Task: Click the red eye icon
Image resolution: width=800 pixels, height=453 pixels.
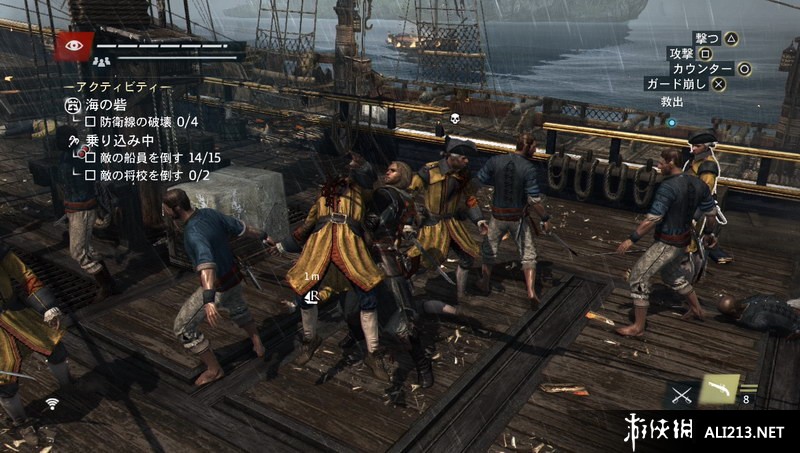Action: click(74, 46)
